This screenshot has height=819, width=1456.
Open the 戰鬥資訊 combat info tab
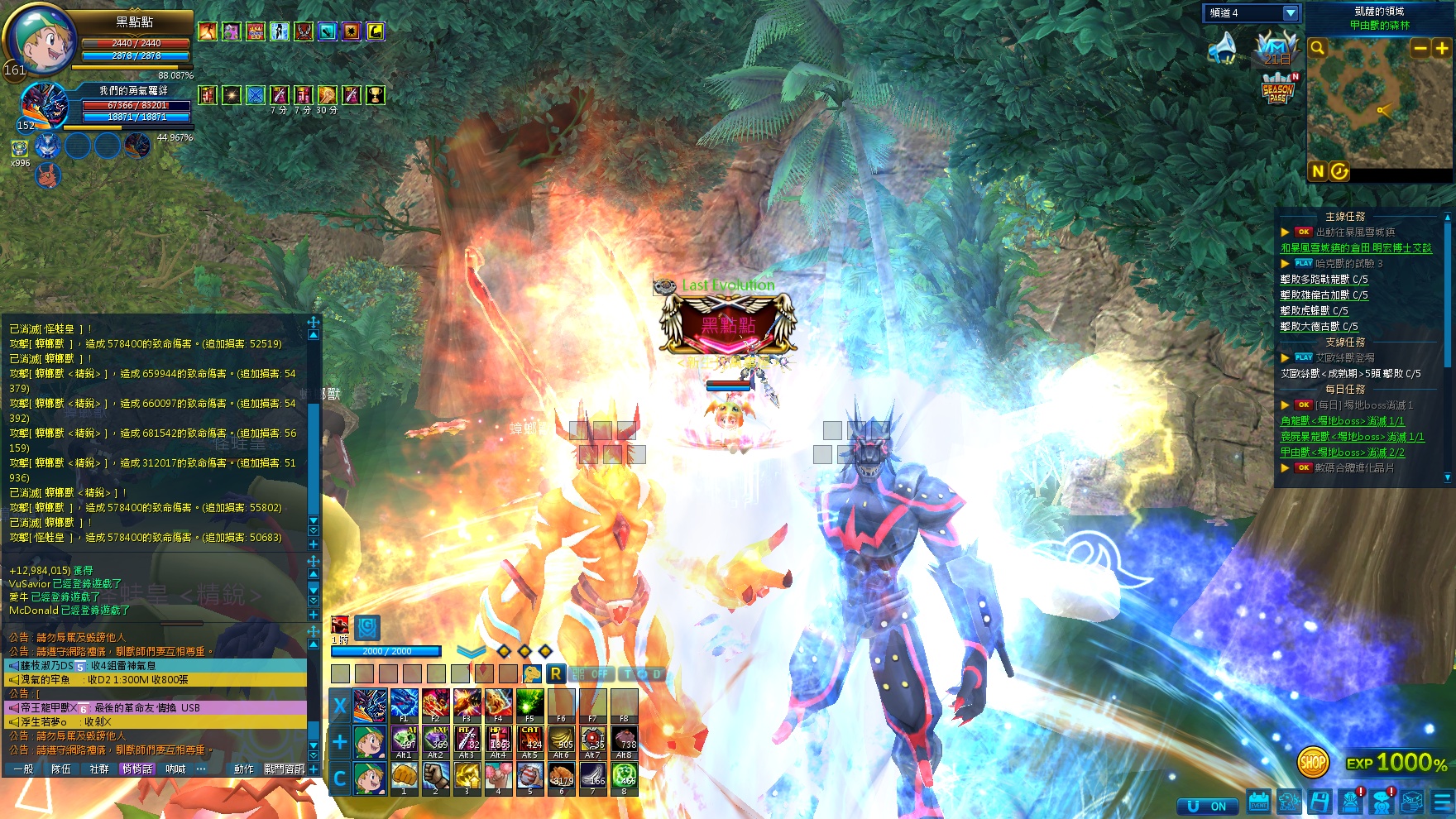[x=285, y=769]
